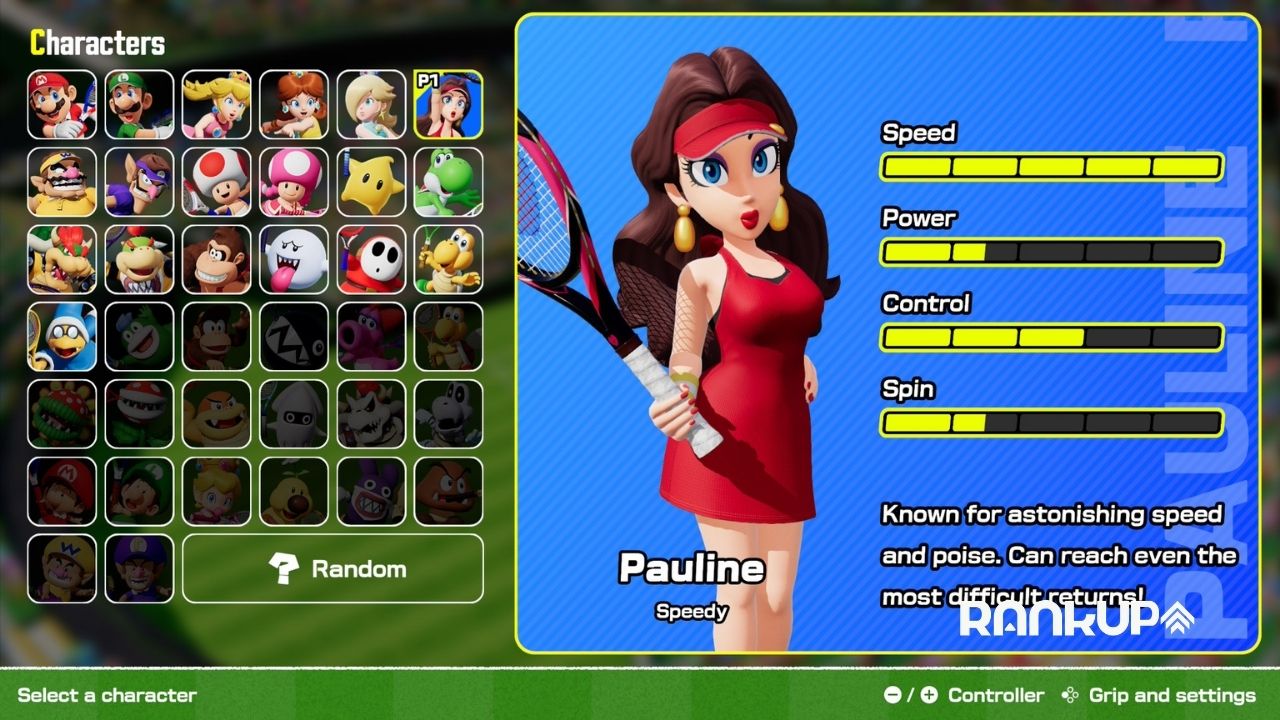Select the Shy Guy tile
Viewport: 1280px width, 720px height.
371,259
